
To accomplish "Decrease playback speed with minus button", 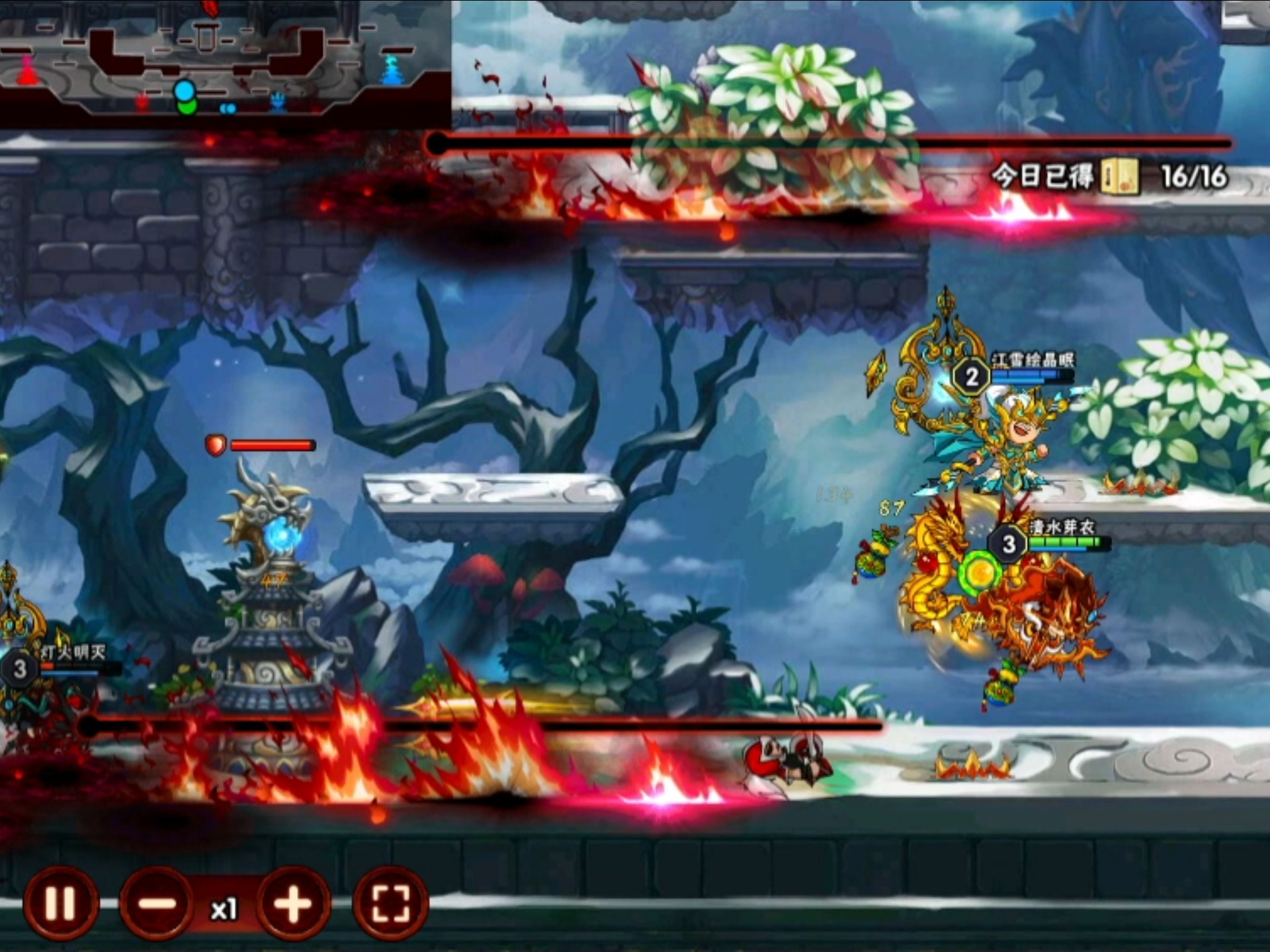I will [x=157, y=904].
